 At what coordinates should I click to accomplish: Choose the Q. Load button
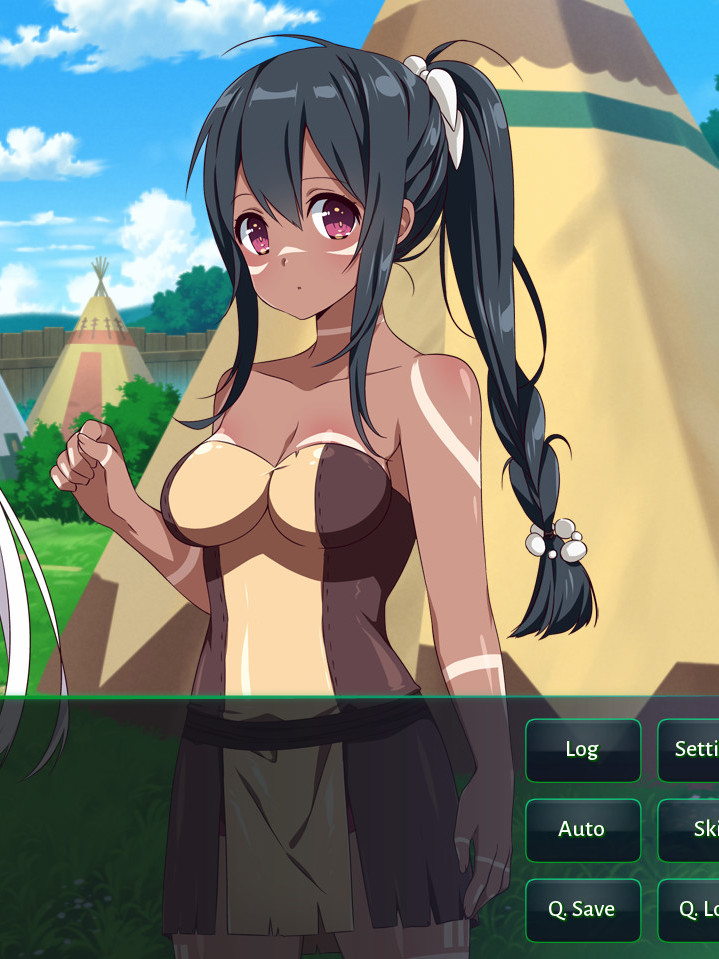pos(692,910)
